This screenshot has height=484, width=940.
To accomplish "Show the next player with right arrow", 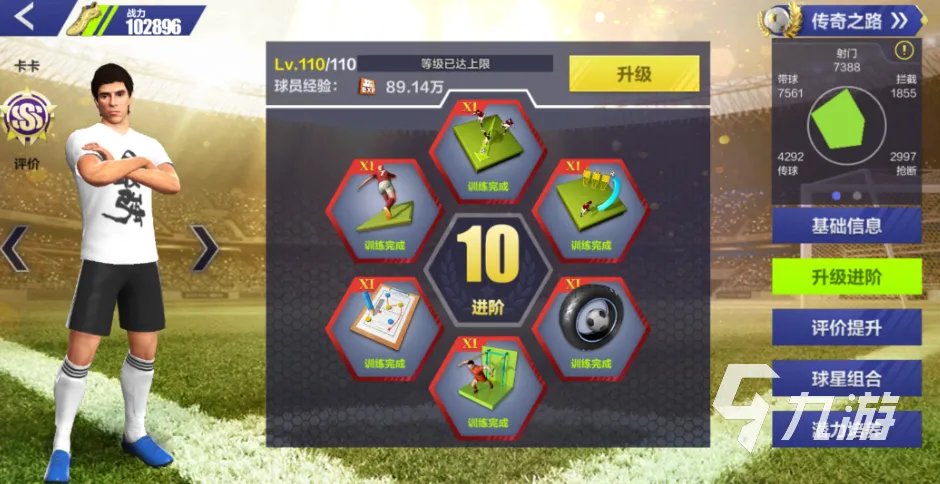I will pos(203,248).
